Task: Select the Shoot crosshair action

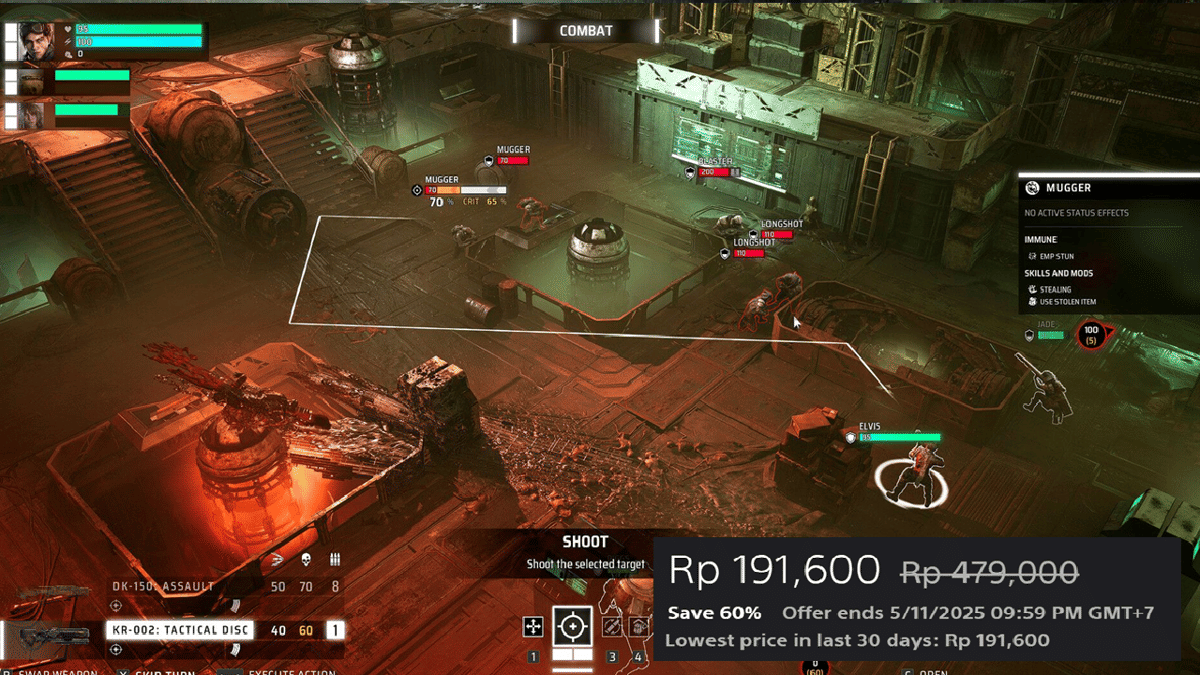Action: tap(572, 627)
